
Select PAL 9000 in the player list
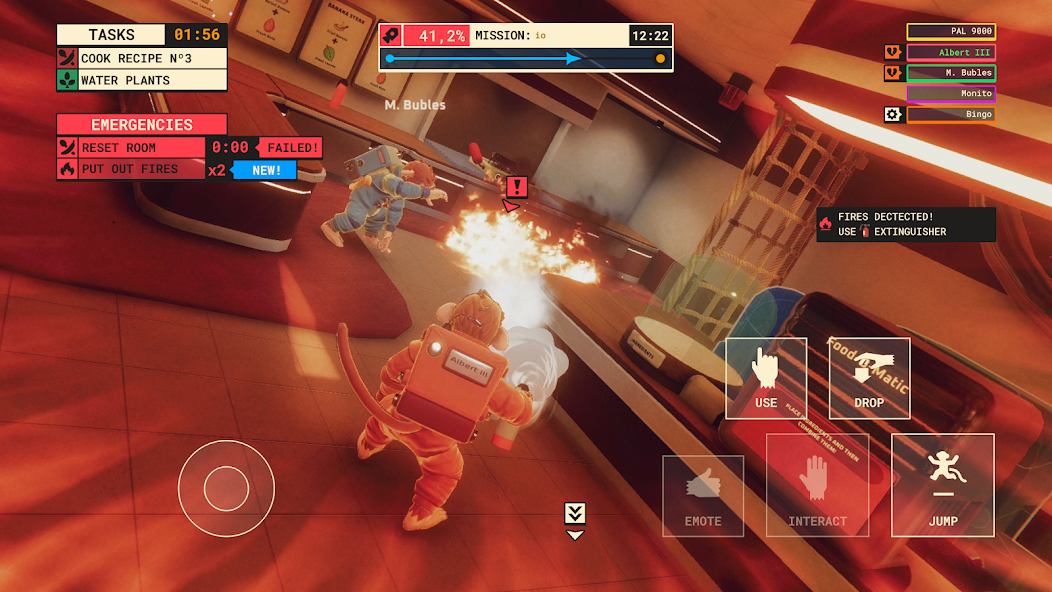coord(951,32)
